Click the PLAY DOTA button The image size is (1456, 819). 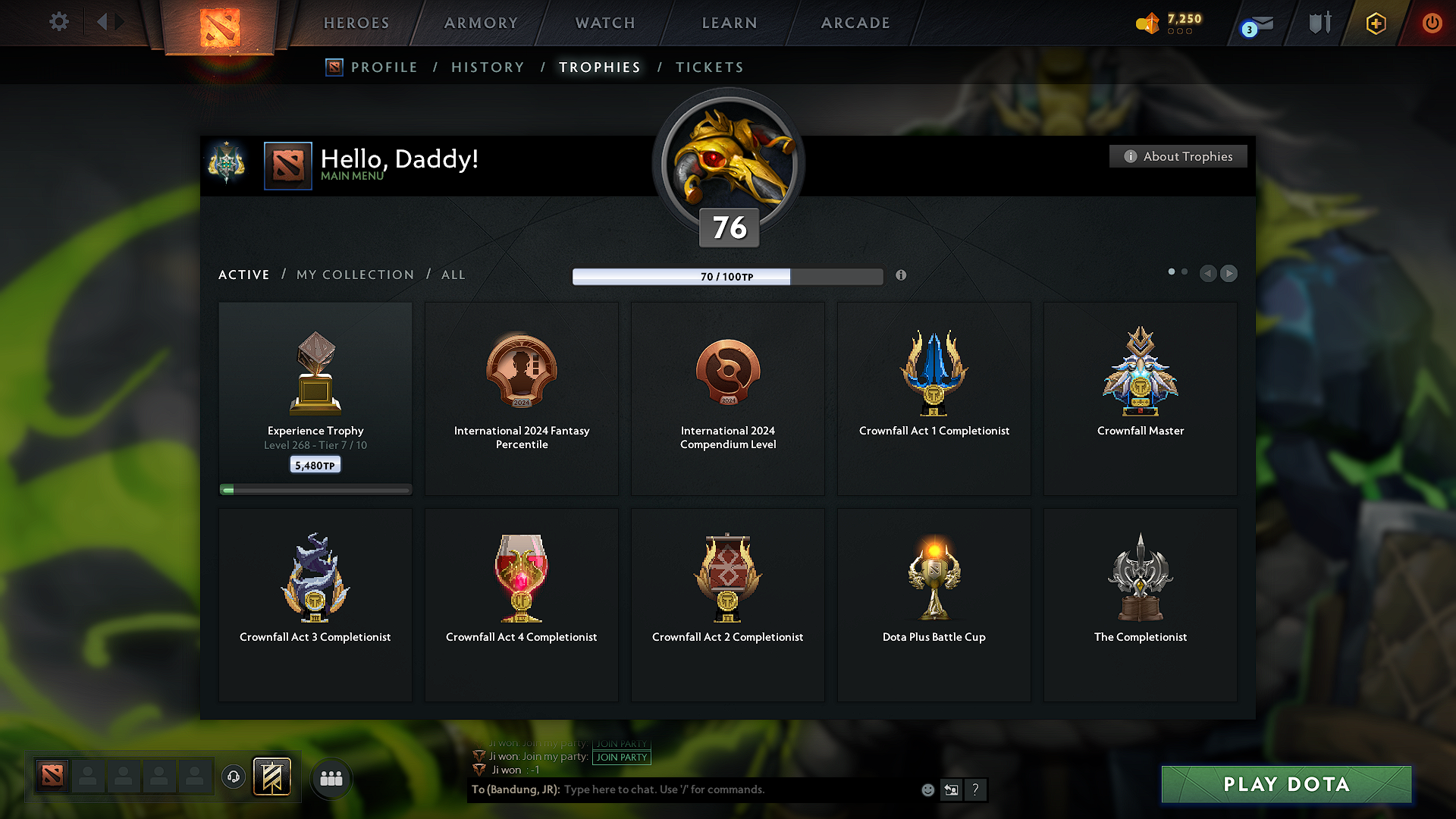(x=1285, y=784)
